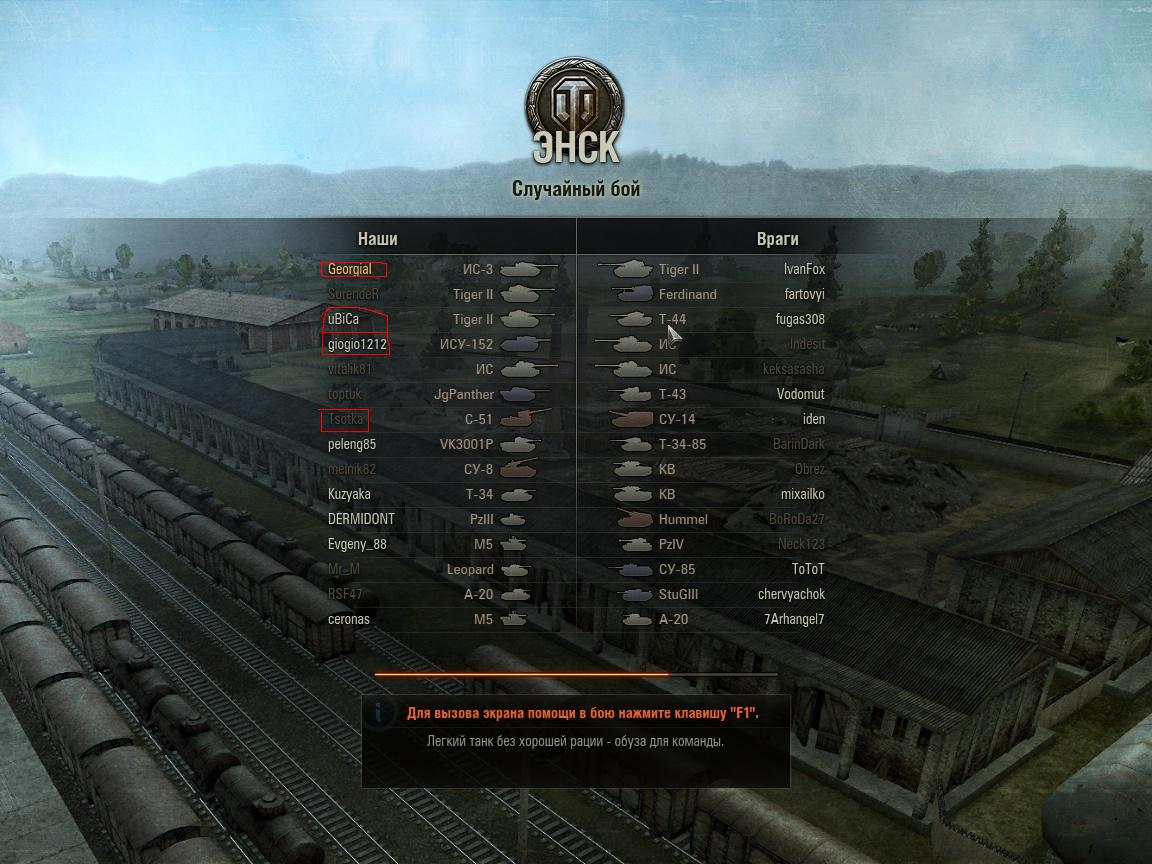
Task: Select player Georgial in our team list
Action: tap(350, 269)
